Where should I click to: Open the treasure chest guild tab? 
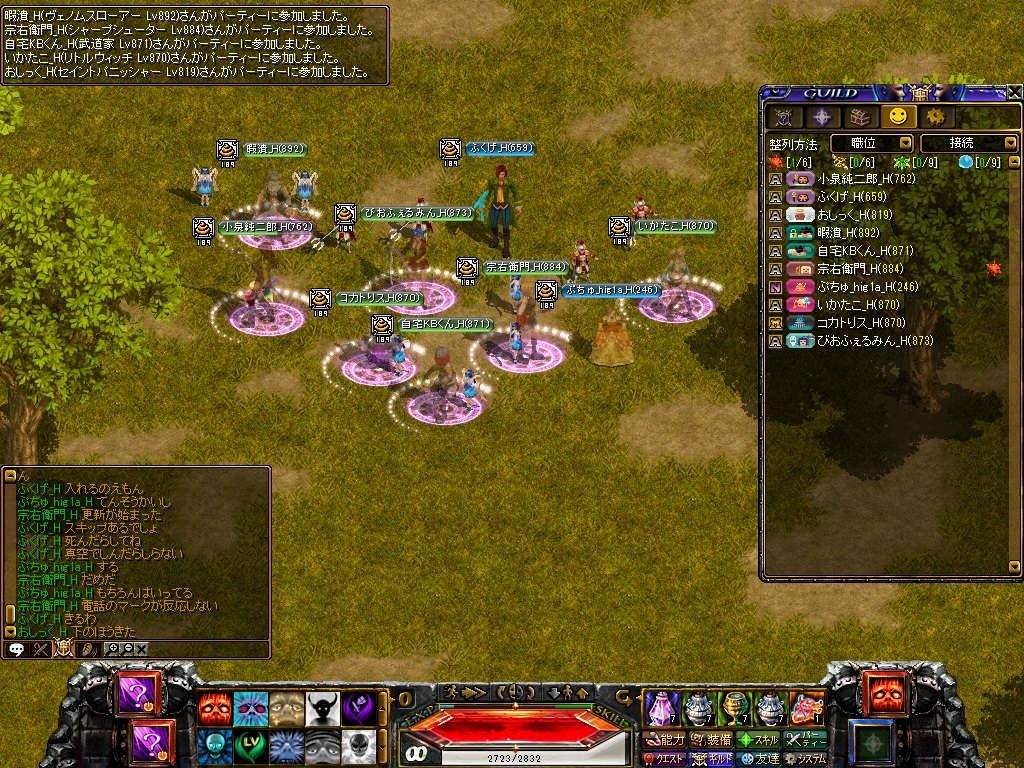(x=859, y=116)
